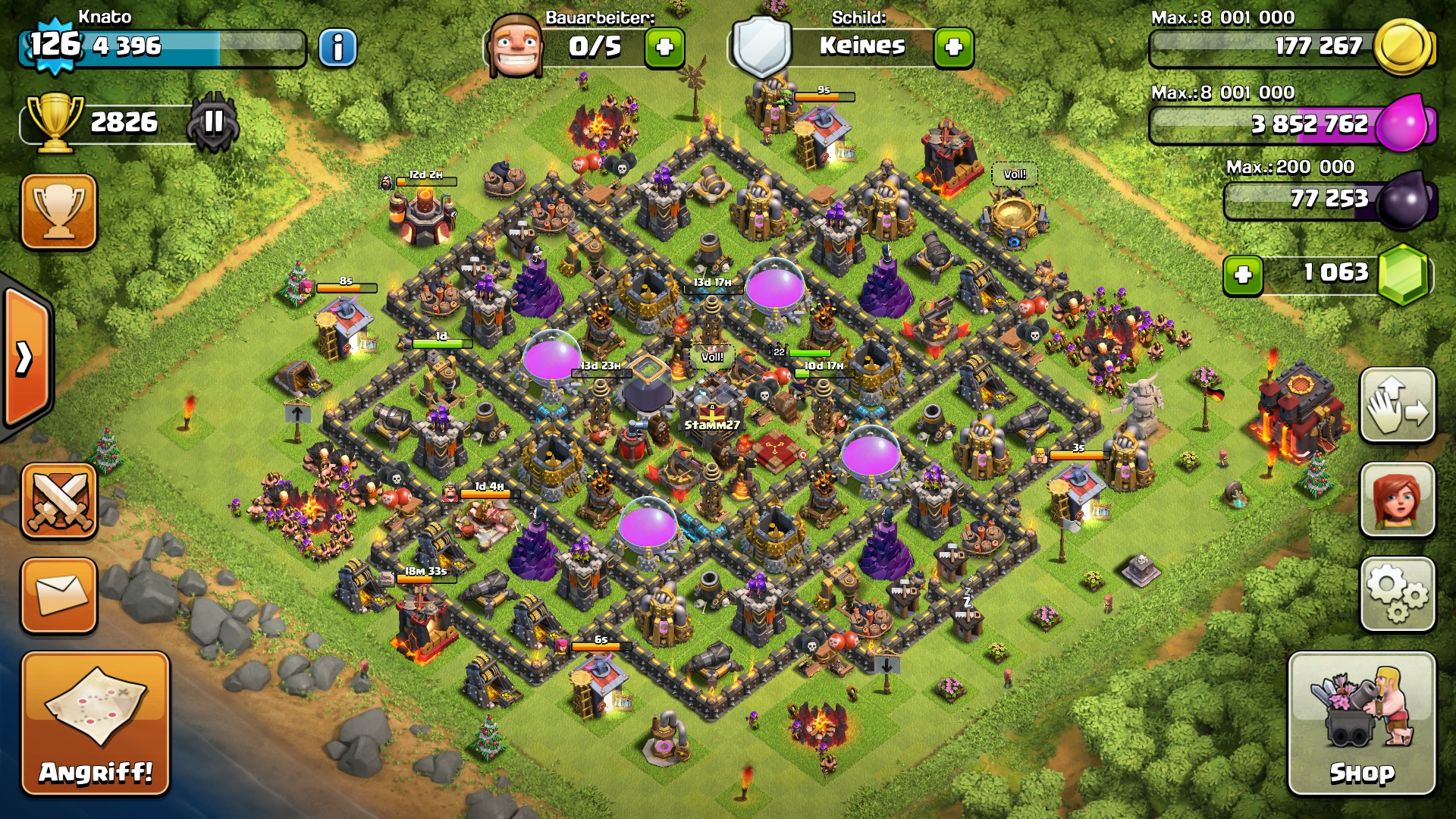1456x819 pixels.
Task: Tap the builder face icon
Action: [516, 45]
